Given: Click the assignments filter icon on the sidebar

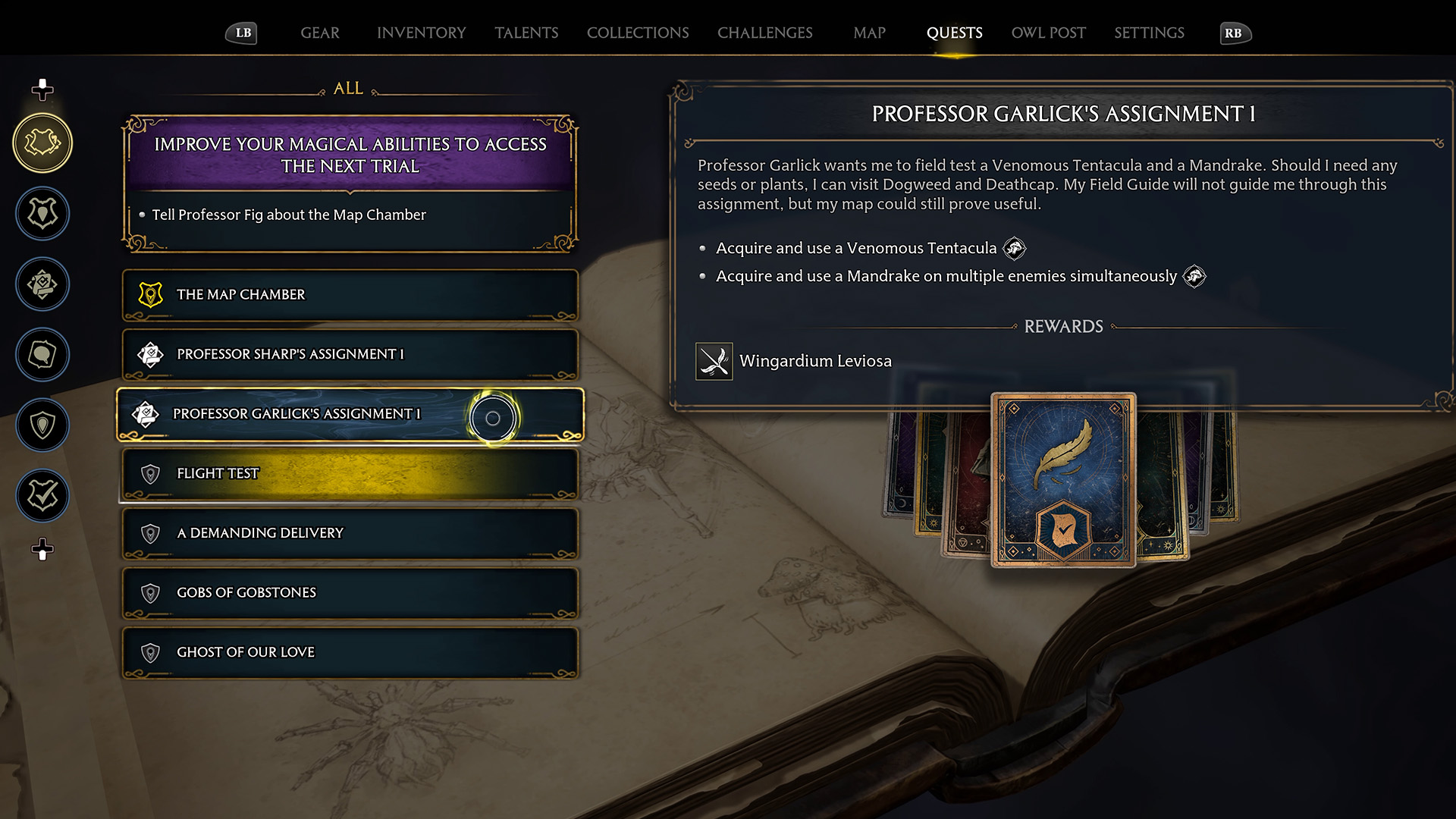Looking at the screenshot, I should 42,284.
